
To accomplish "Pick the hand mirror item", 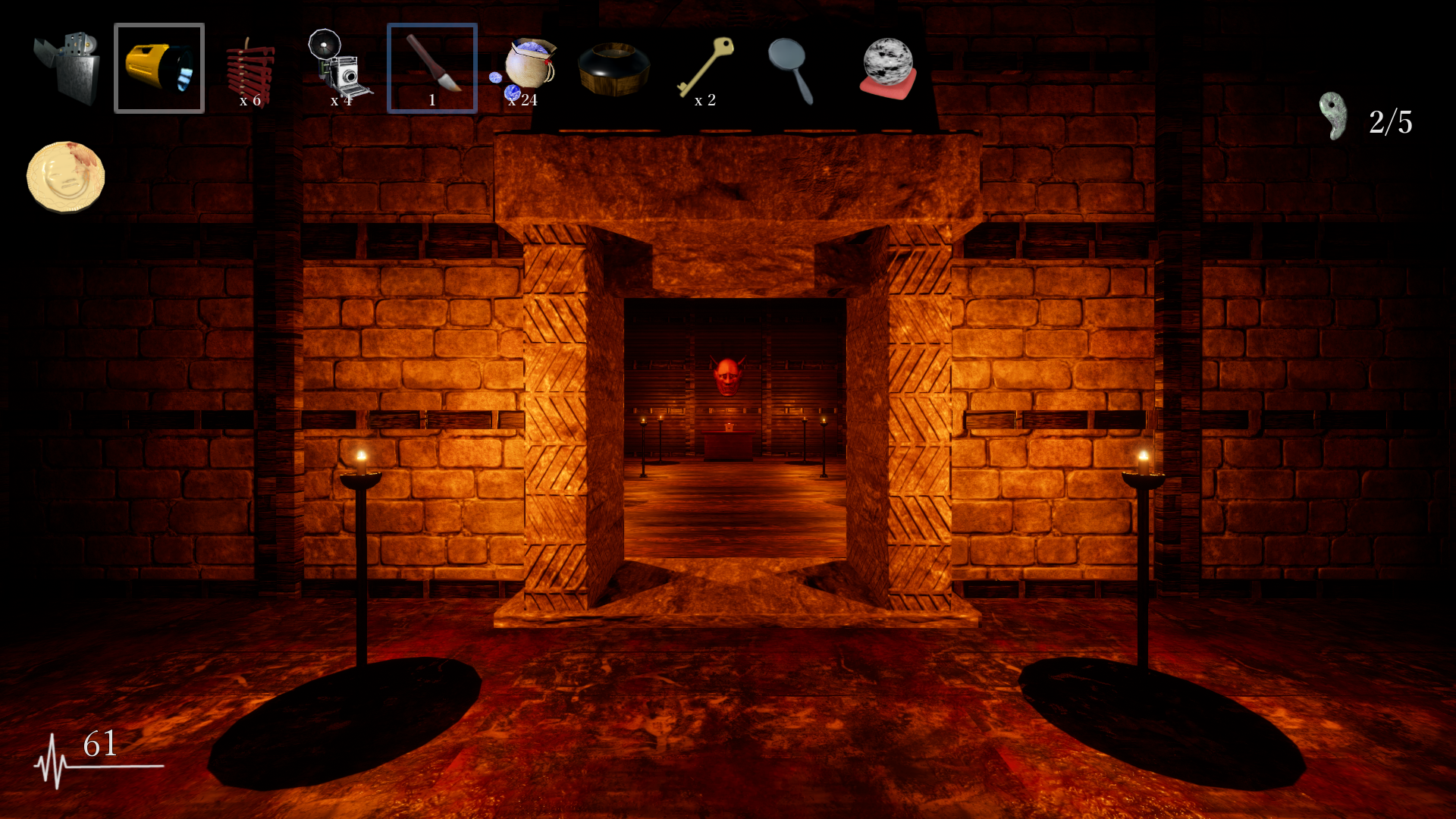I will (790, 68).
